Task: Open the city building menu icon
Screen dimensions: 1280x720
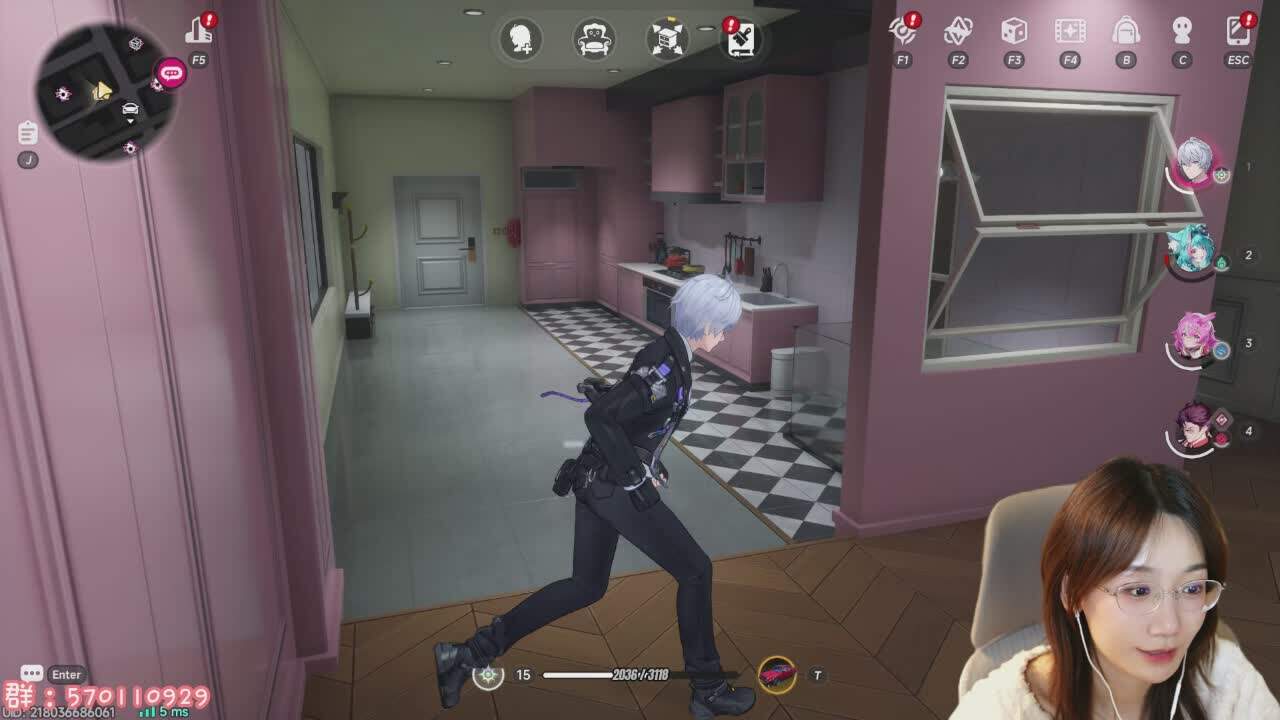Action: click(198, 32)
